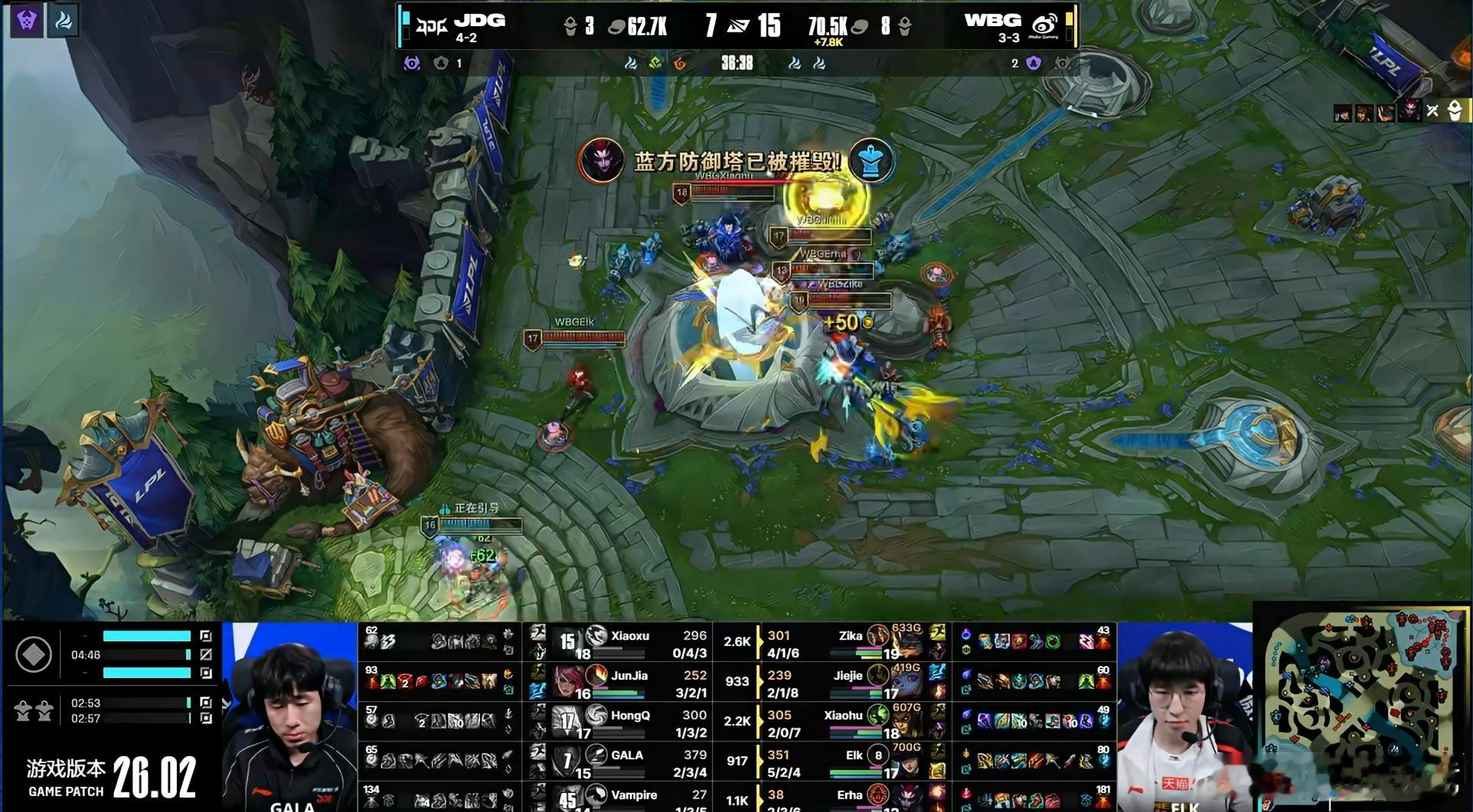Switch to the blue flame tab top-left corner
This screenshot has height=812, width=1473.
64,21
